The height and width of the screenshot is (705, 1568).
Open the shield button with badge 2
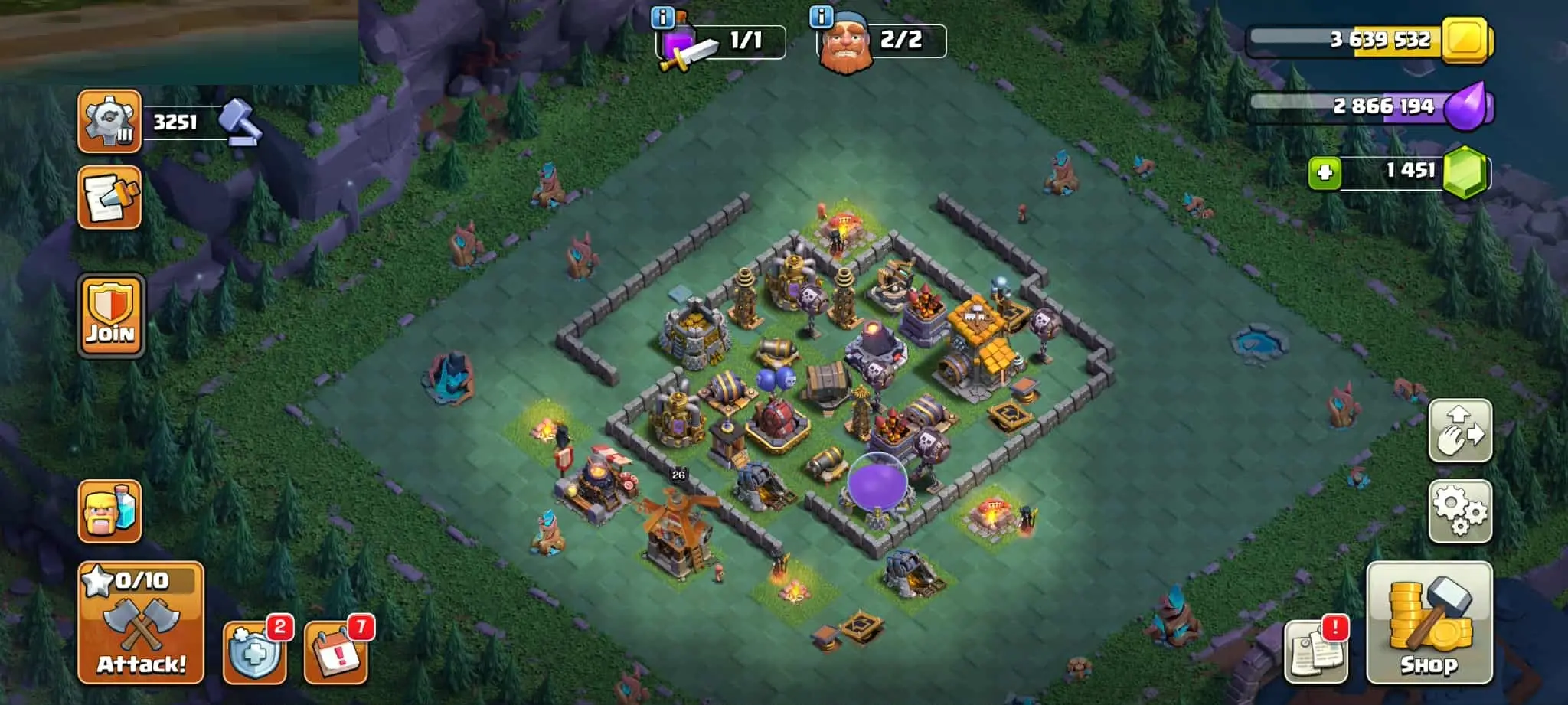[x=254, y=653]
